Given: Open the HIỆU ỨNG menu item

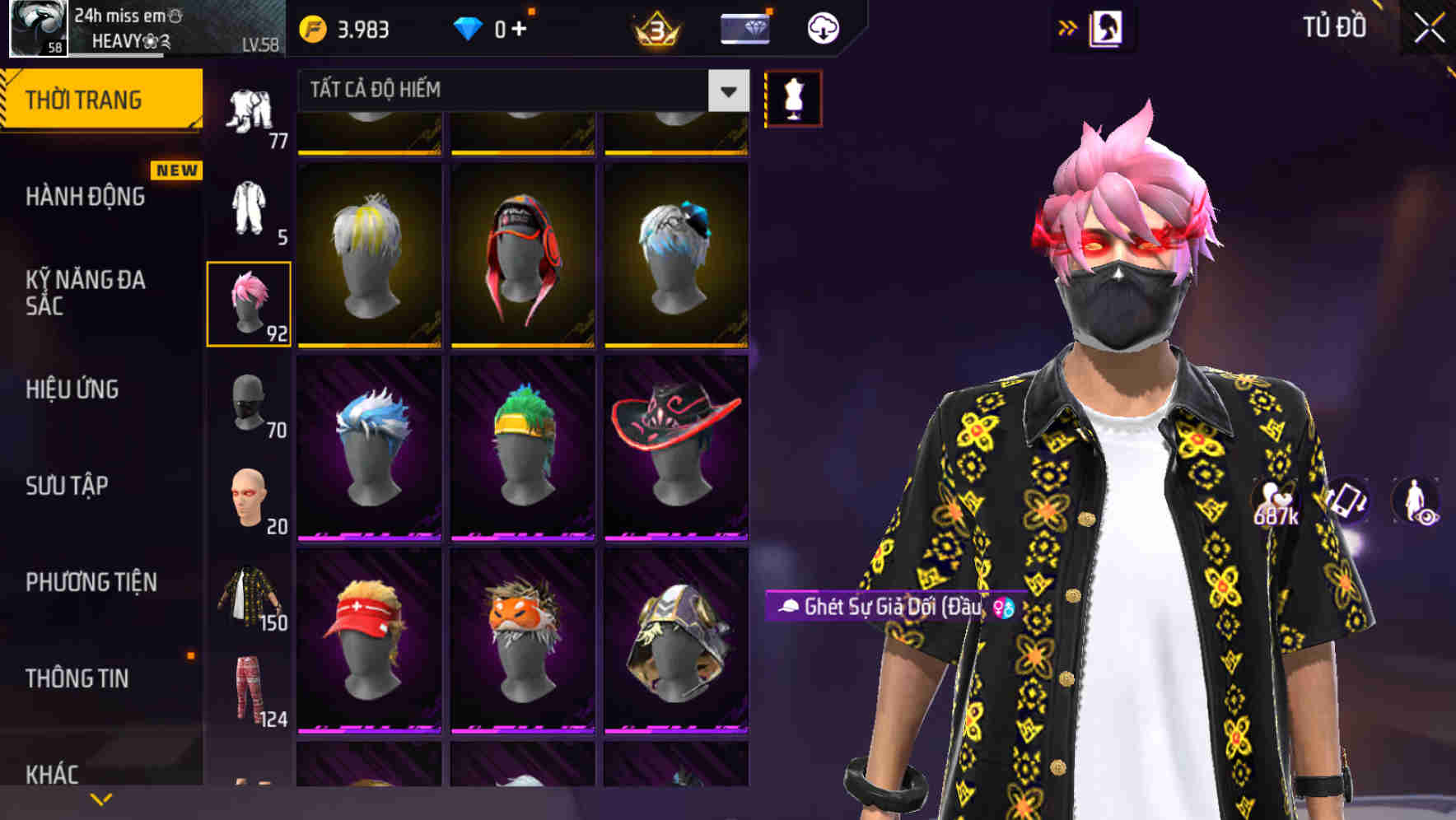Looking at the screenshot, I should [74, 389].
